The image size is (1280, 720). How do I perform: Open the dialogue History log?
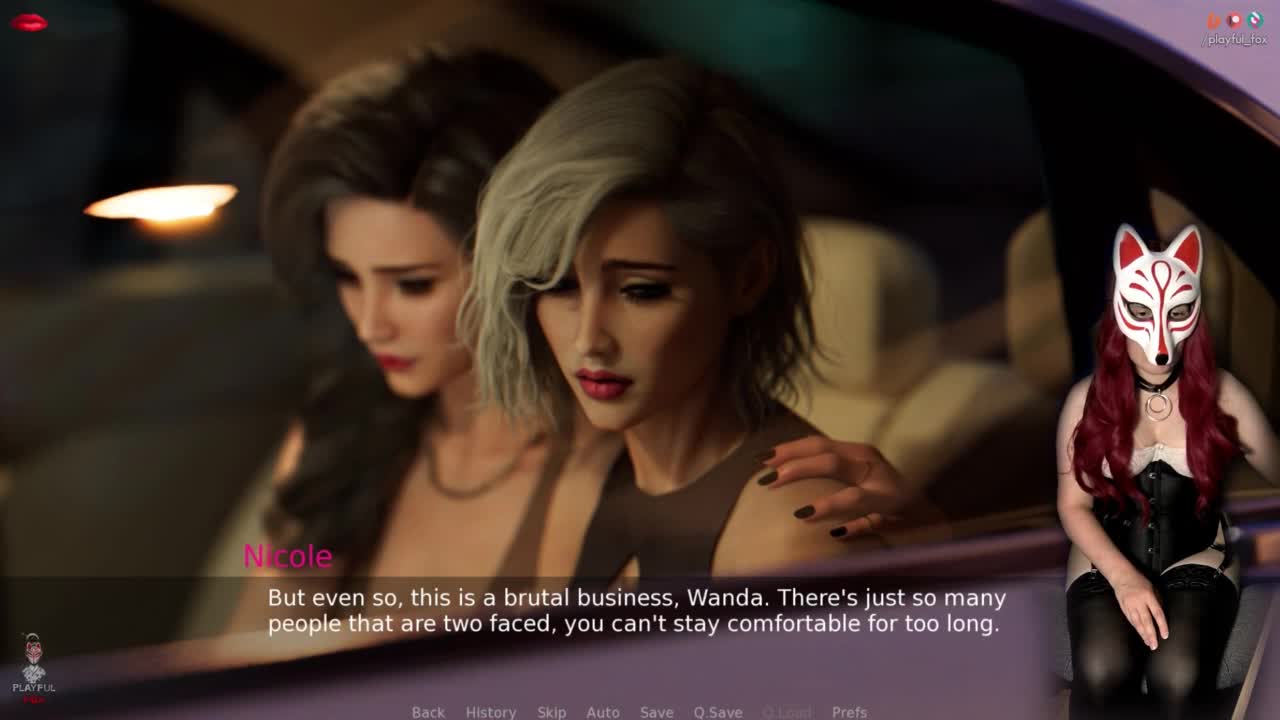(x=491, y=712)
